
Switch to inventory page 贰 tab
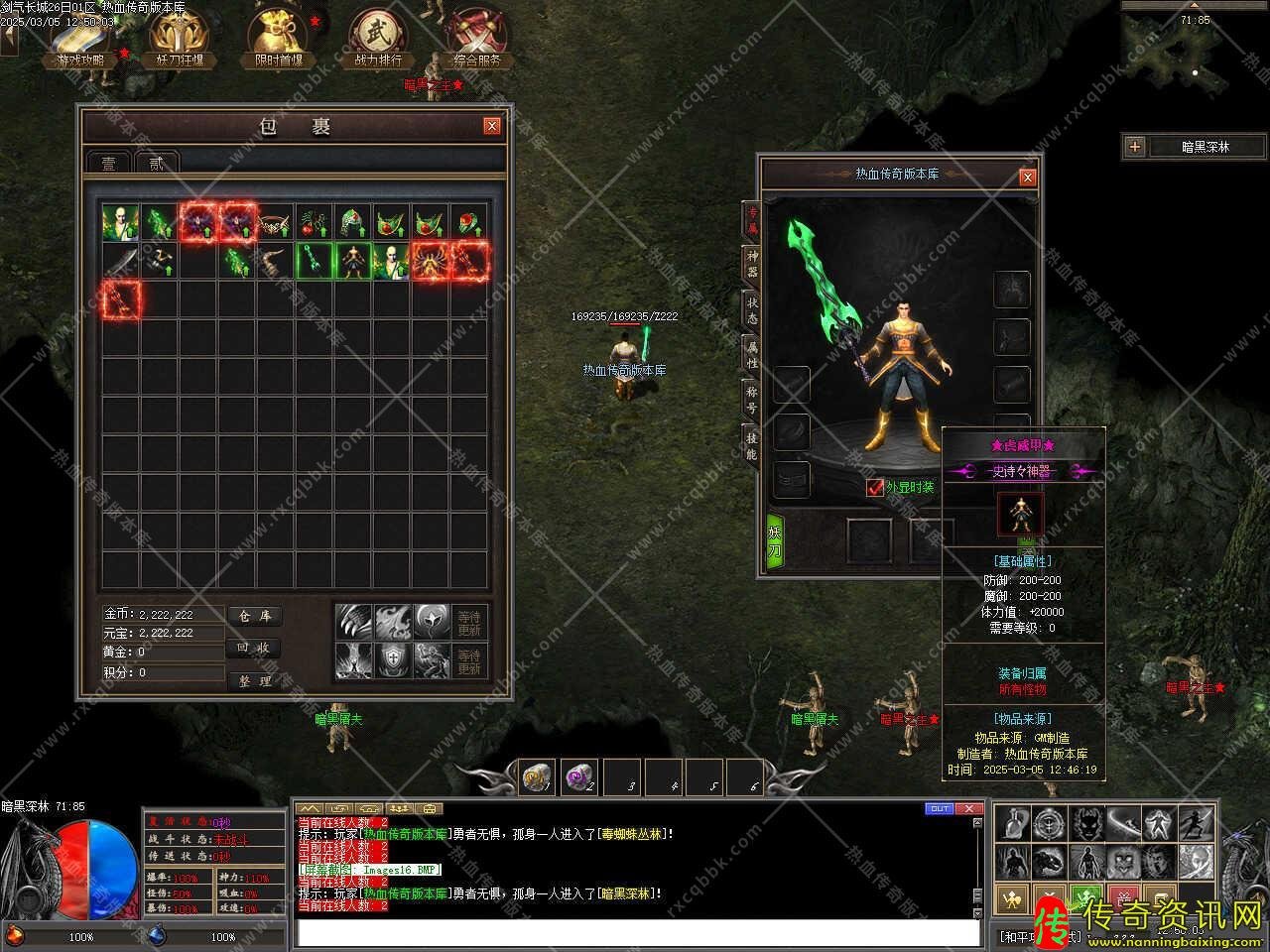coord(156,163)
